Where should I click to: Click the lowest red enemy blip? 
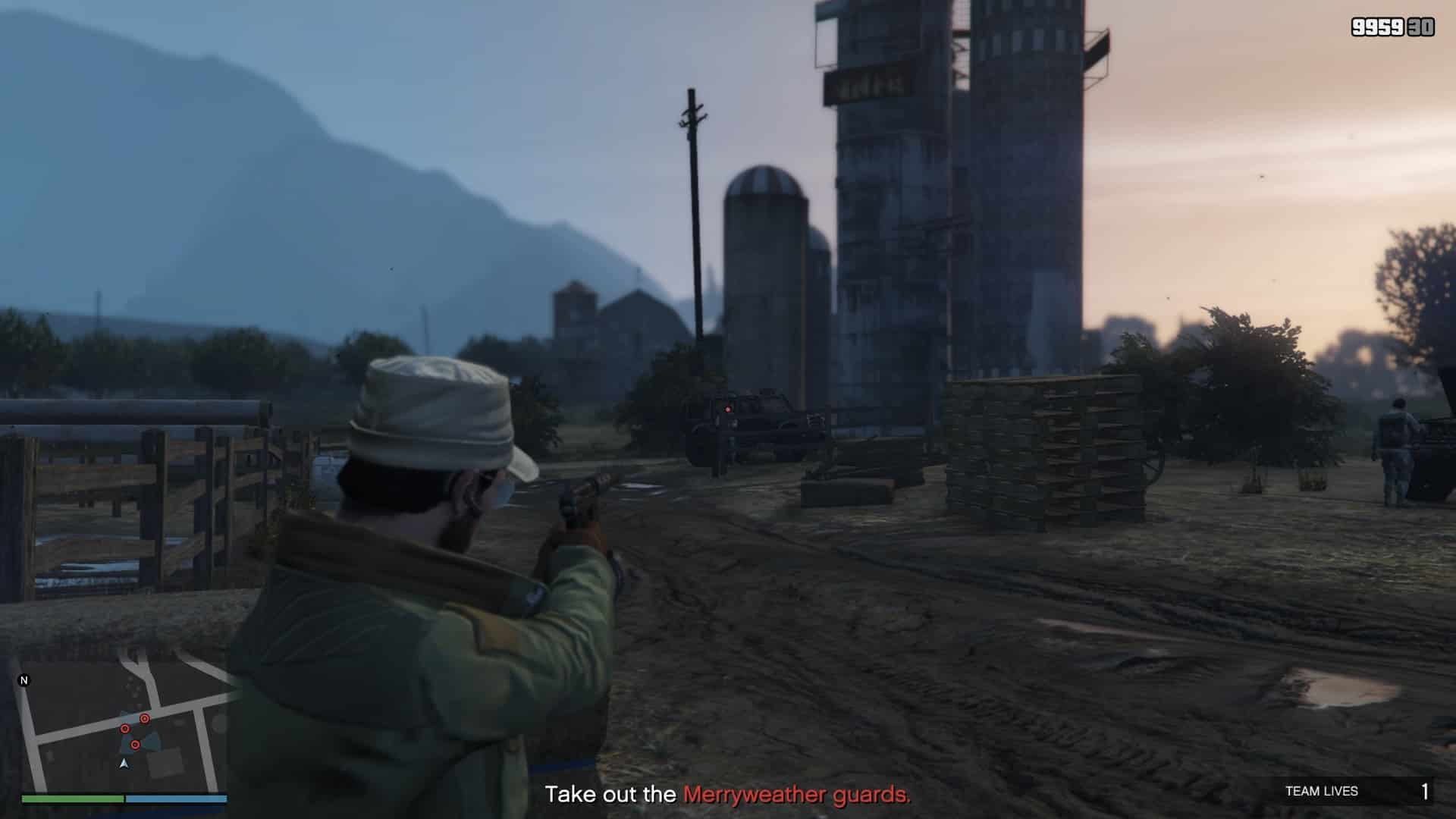[x=136, y=744]
